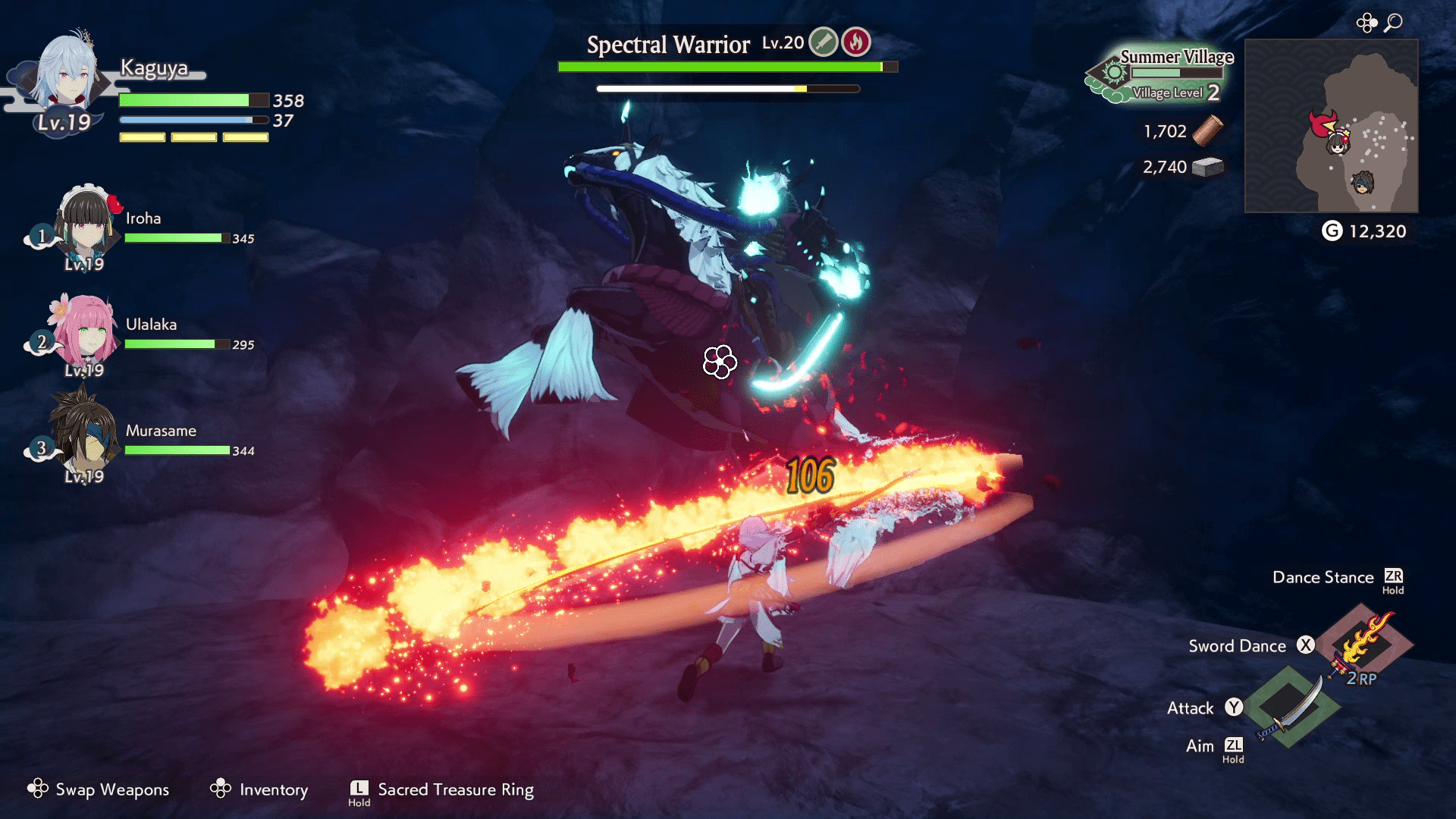
Task: Click the Spectral Warrior fire element icon
Action: pos(856,42)
